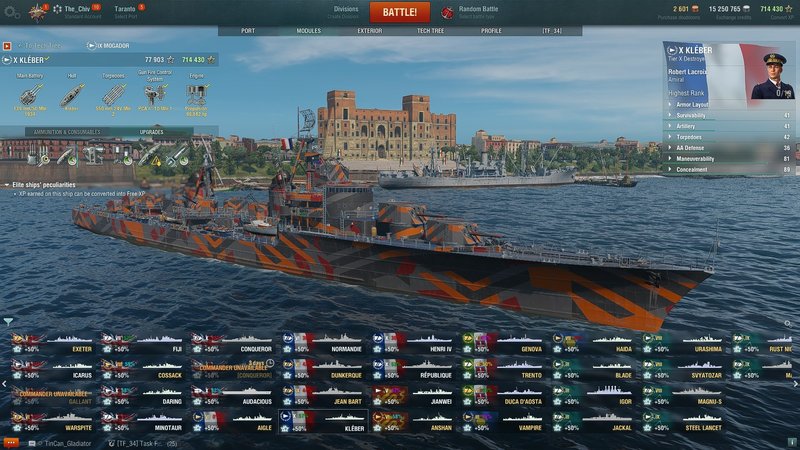Select the Torpedoes module icon
800x450 pixels.
[113, 92]
